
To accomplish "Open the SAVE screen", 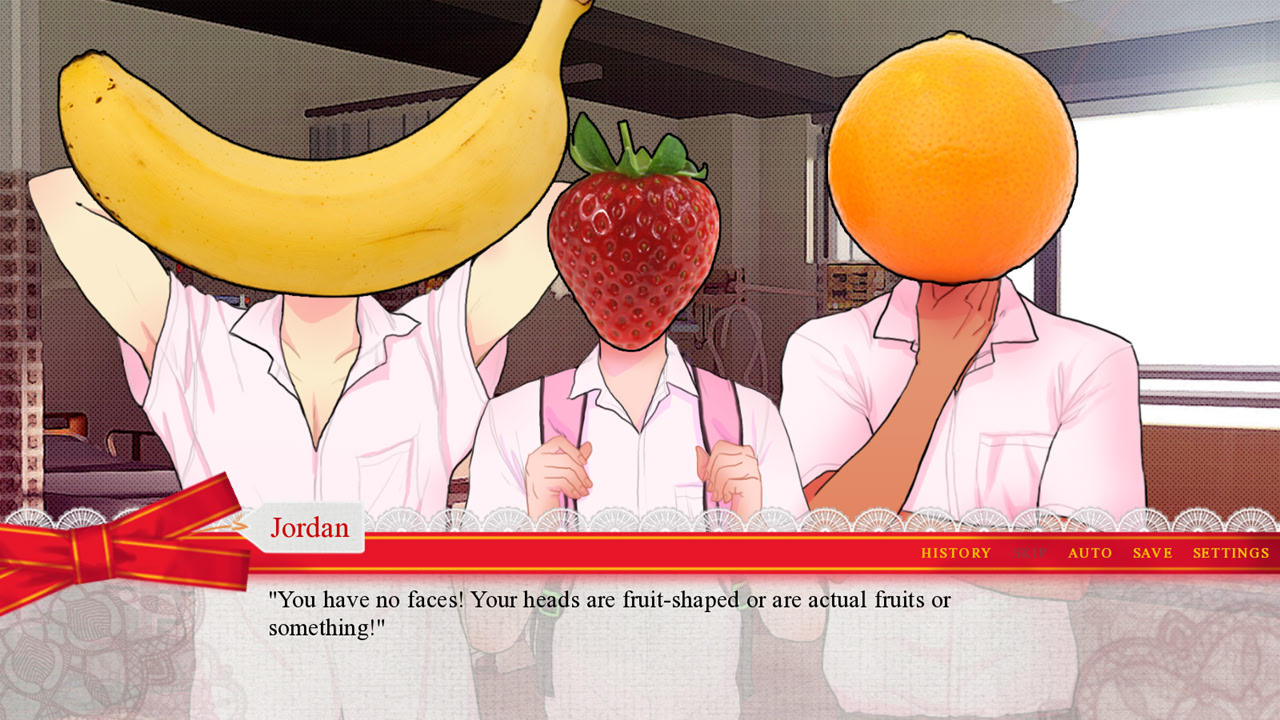I will click(x=1152, y=552).
